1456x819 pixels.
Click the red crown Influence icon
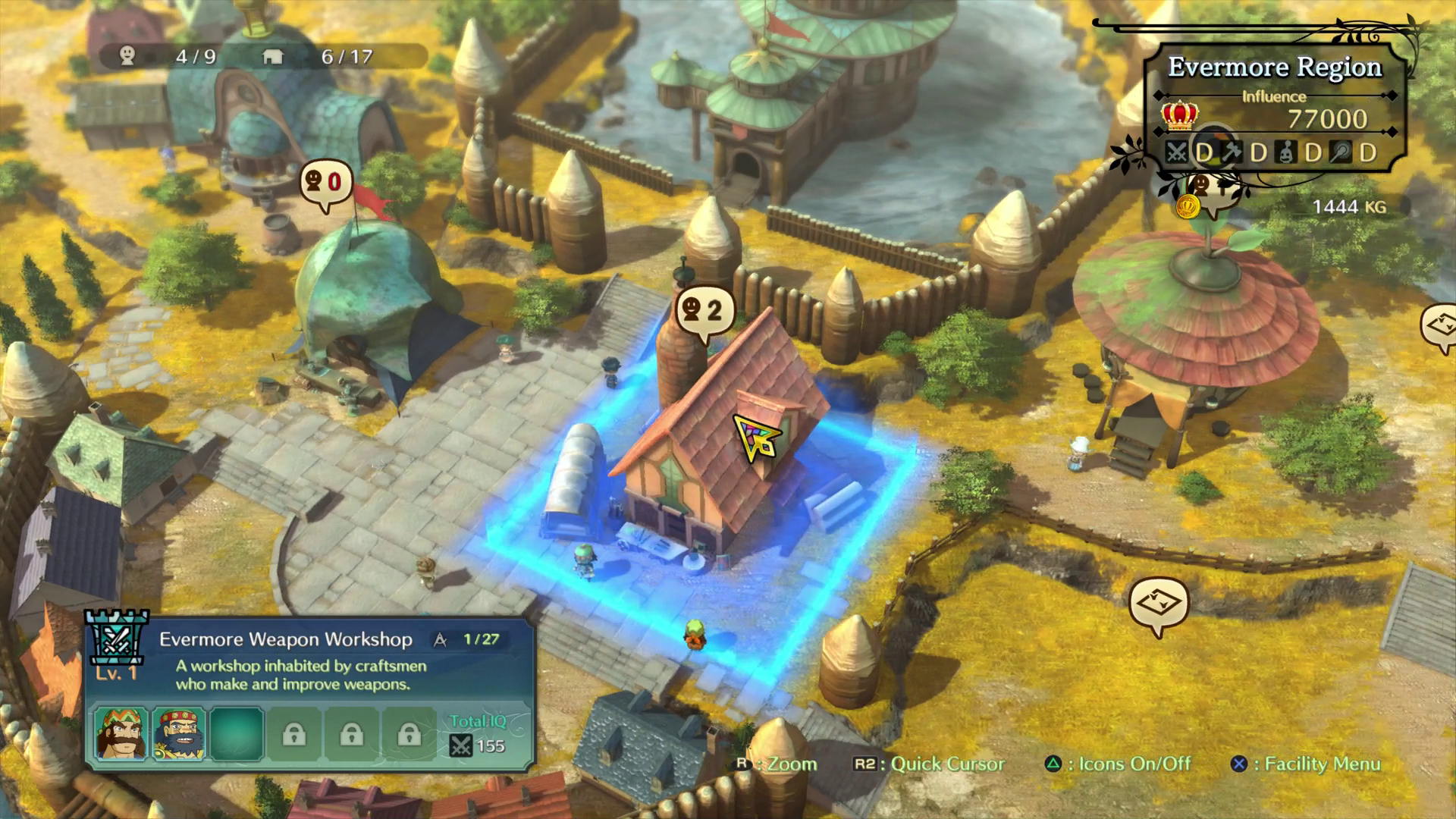pyautogui.click(x=1180, y=116)
